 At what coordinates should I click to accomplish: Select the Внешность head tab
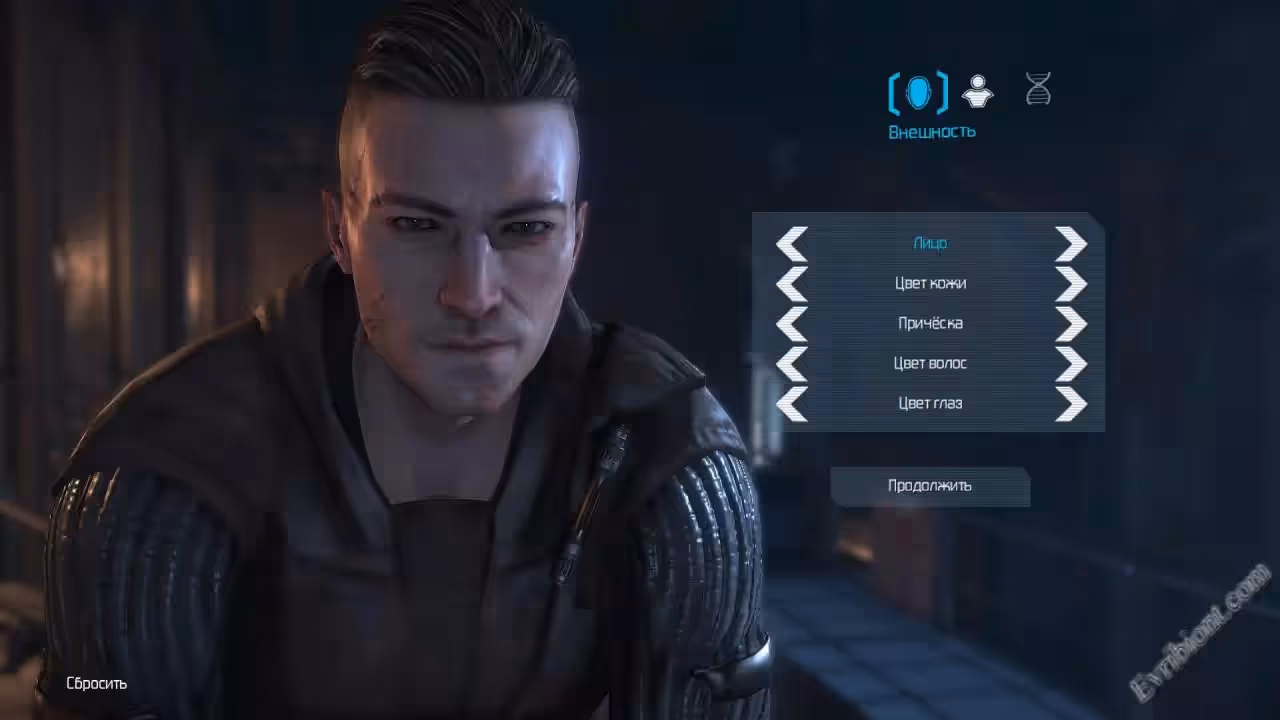click(x=918, y=93)
